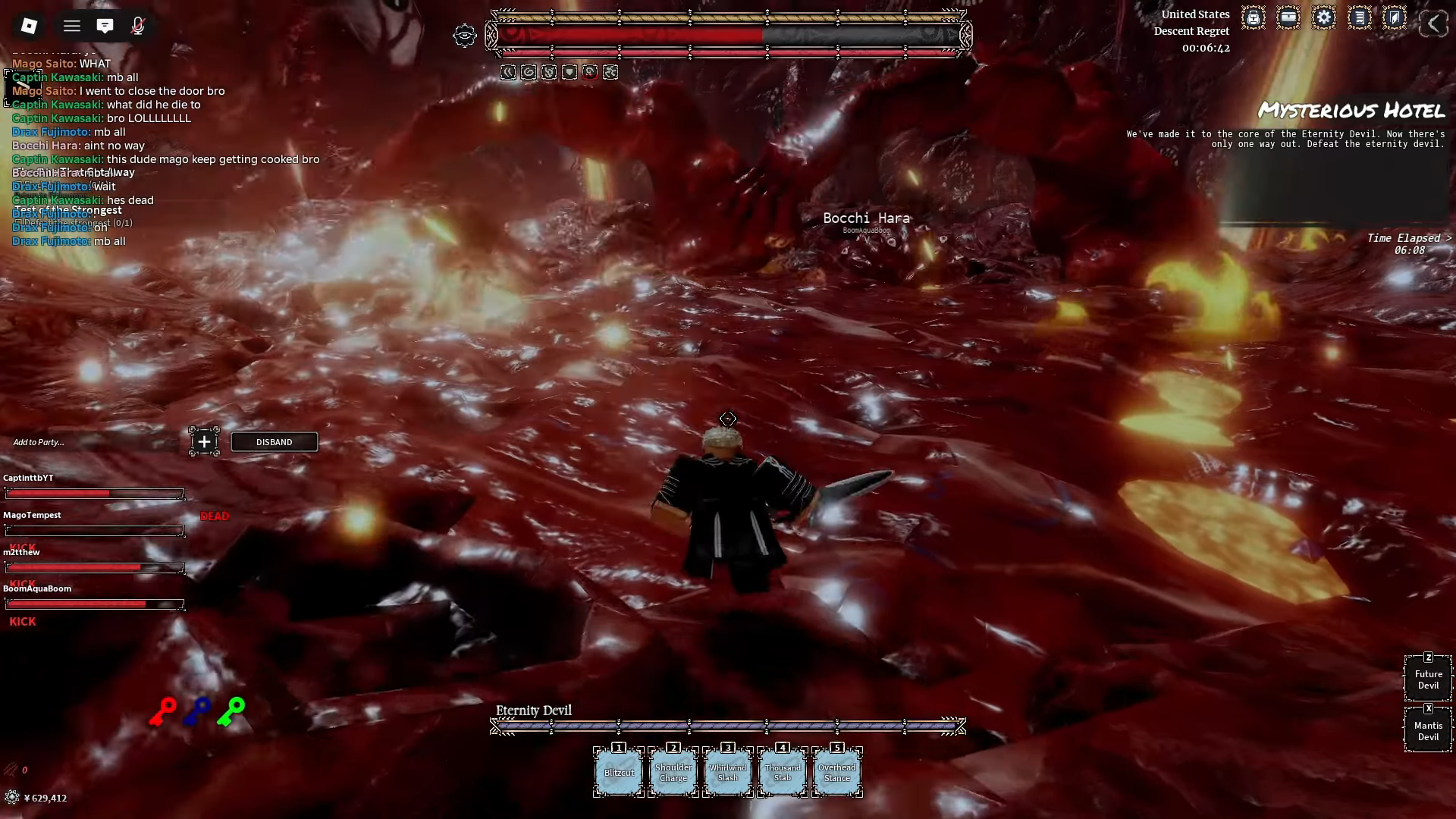This screenshot has width=1456, height=819.
Task: Open the hamburger list menu
Action: click(x=72, y=27)
